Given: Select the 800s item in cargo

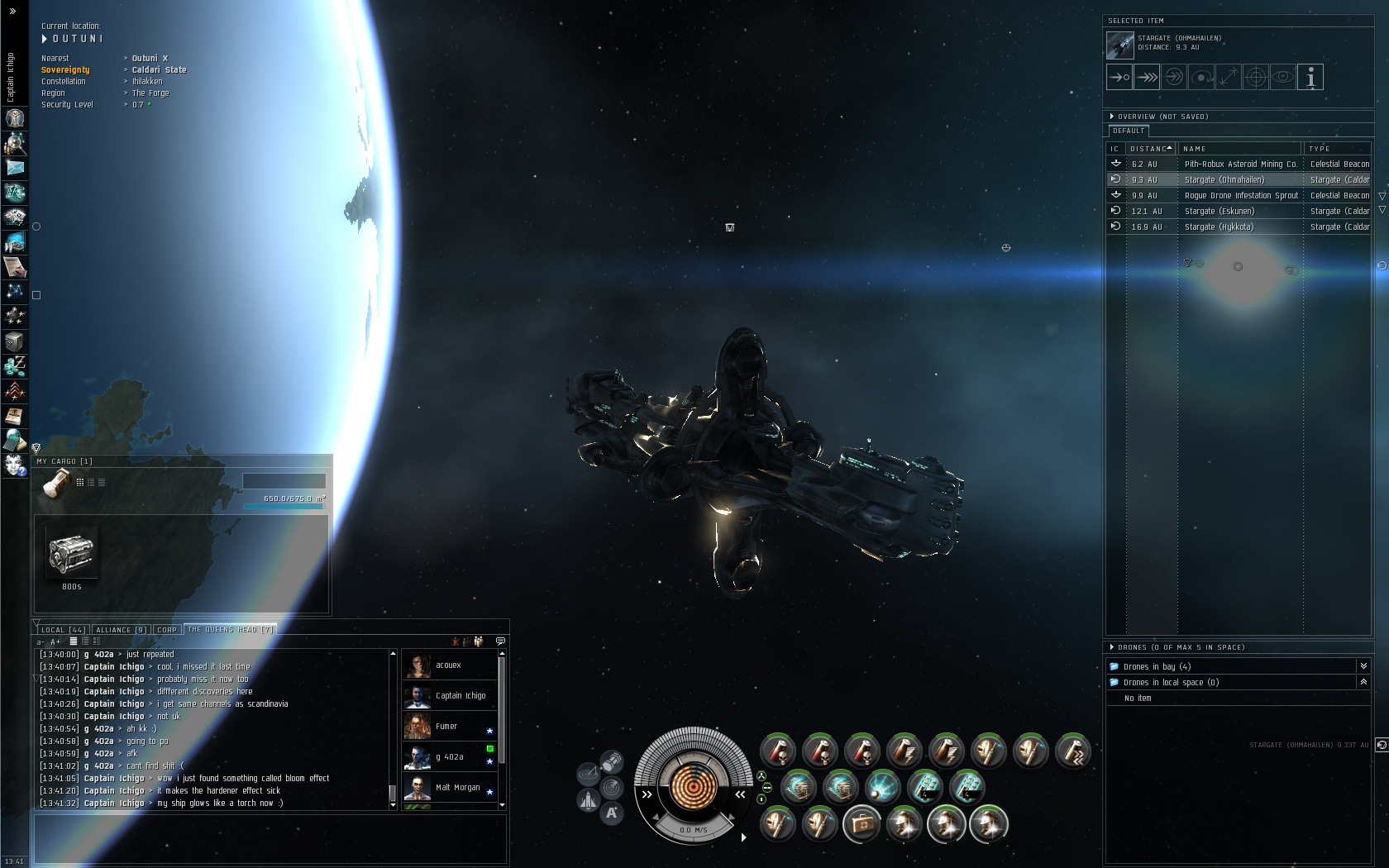Looking at the screenshot, I should (x=72, y=554).
